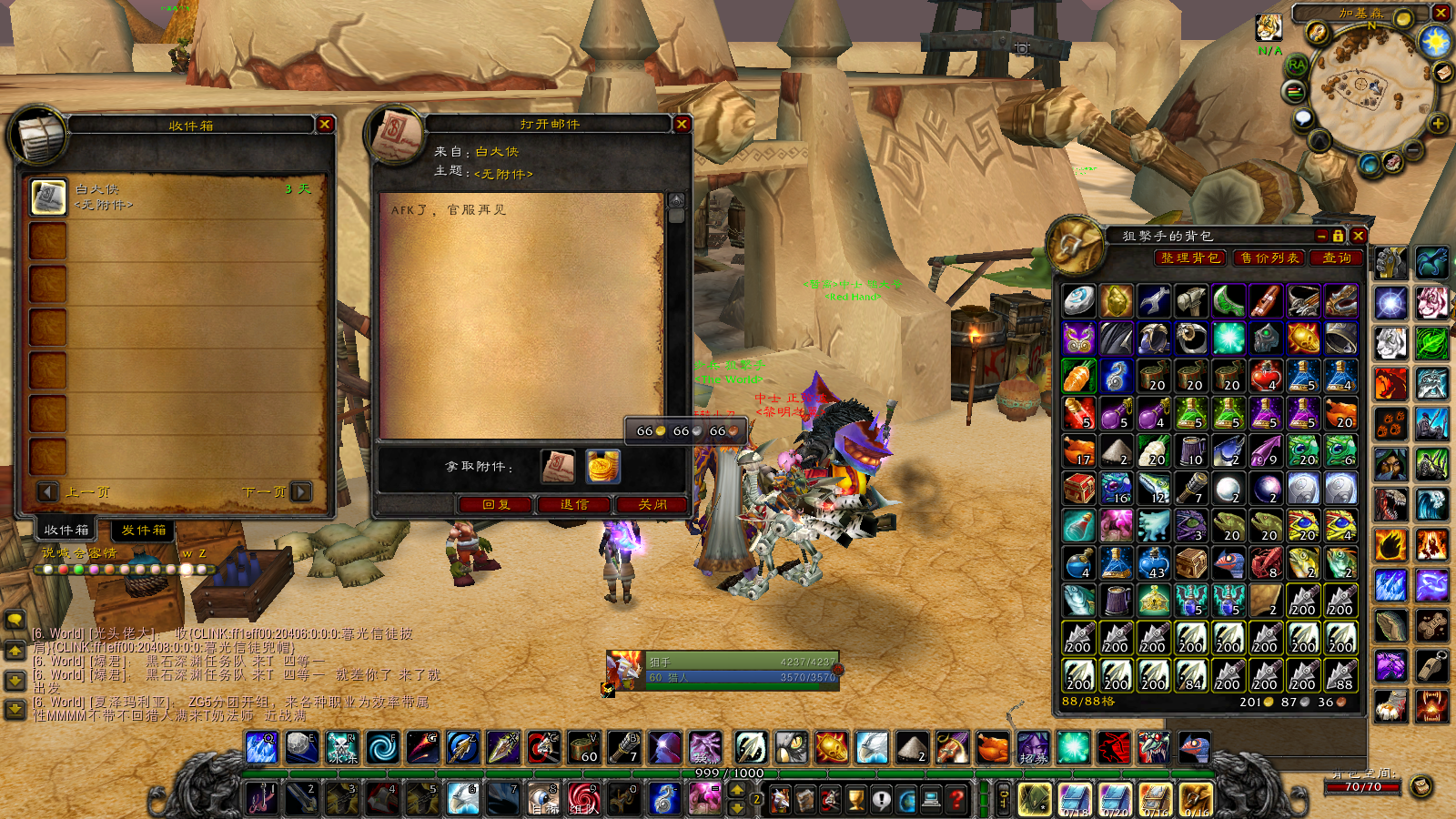Return the mail with 退信 button

click(x=574, y=504)
